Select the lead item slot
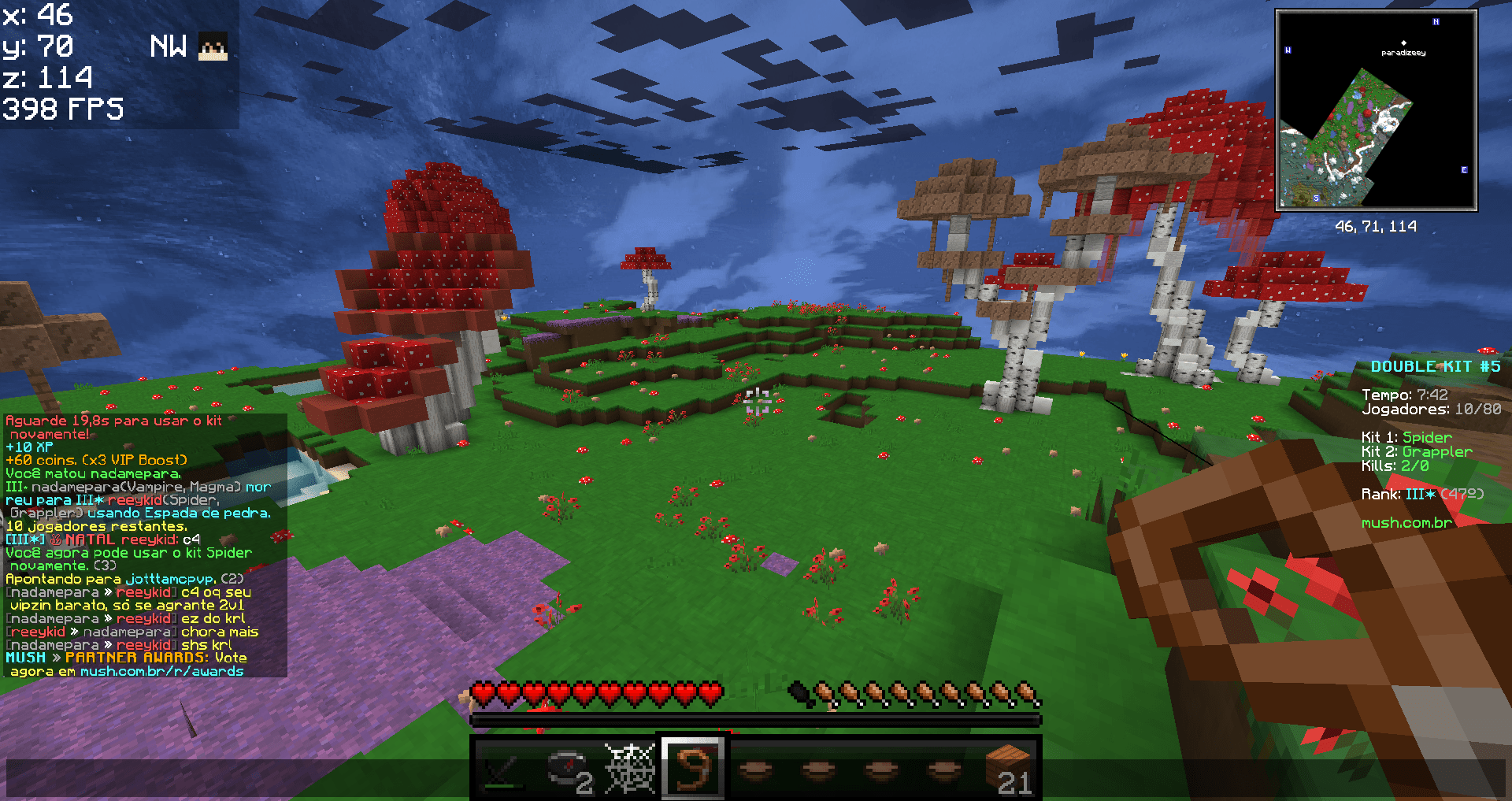The image size is (1512, 801). pyautogui.click(x=693, y=768)
